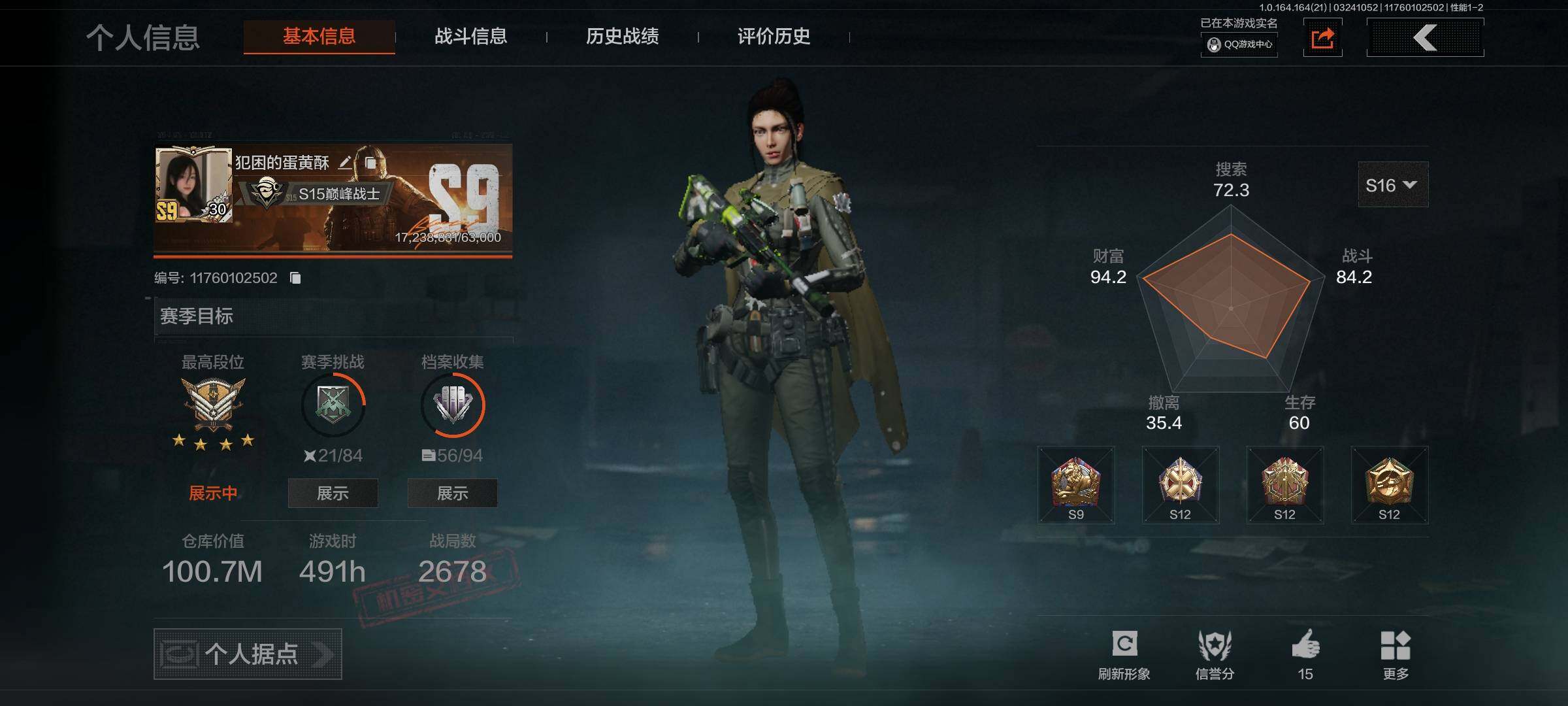Open the QQ游戏中心 badge

(1239, 44)
